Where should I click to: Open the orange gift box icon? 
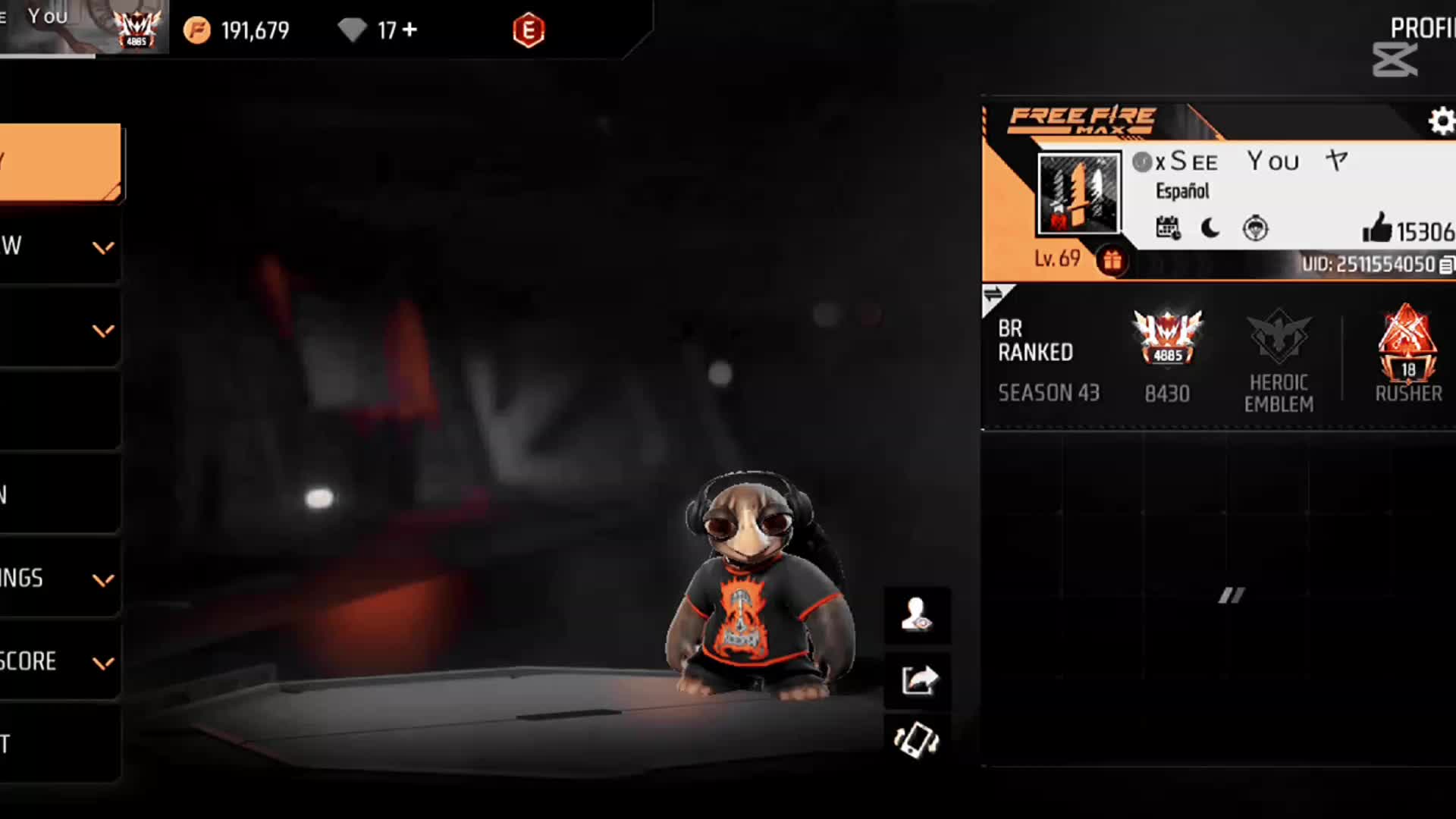pos(1112,261)
